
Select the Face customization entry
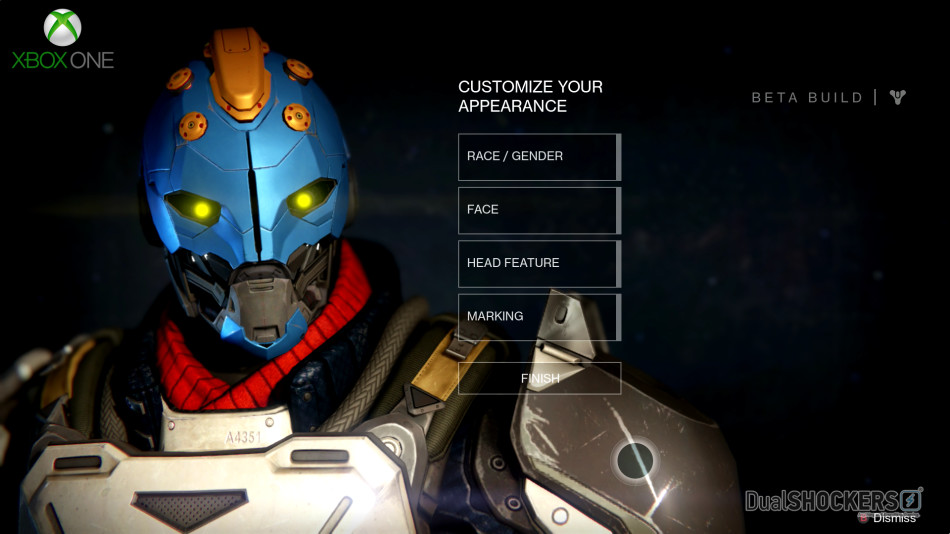click(x=538, y=210)
